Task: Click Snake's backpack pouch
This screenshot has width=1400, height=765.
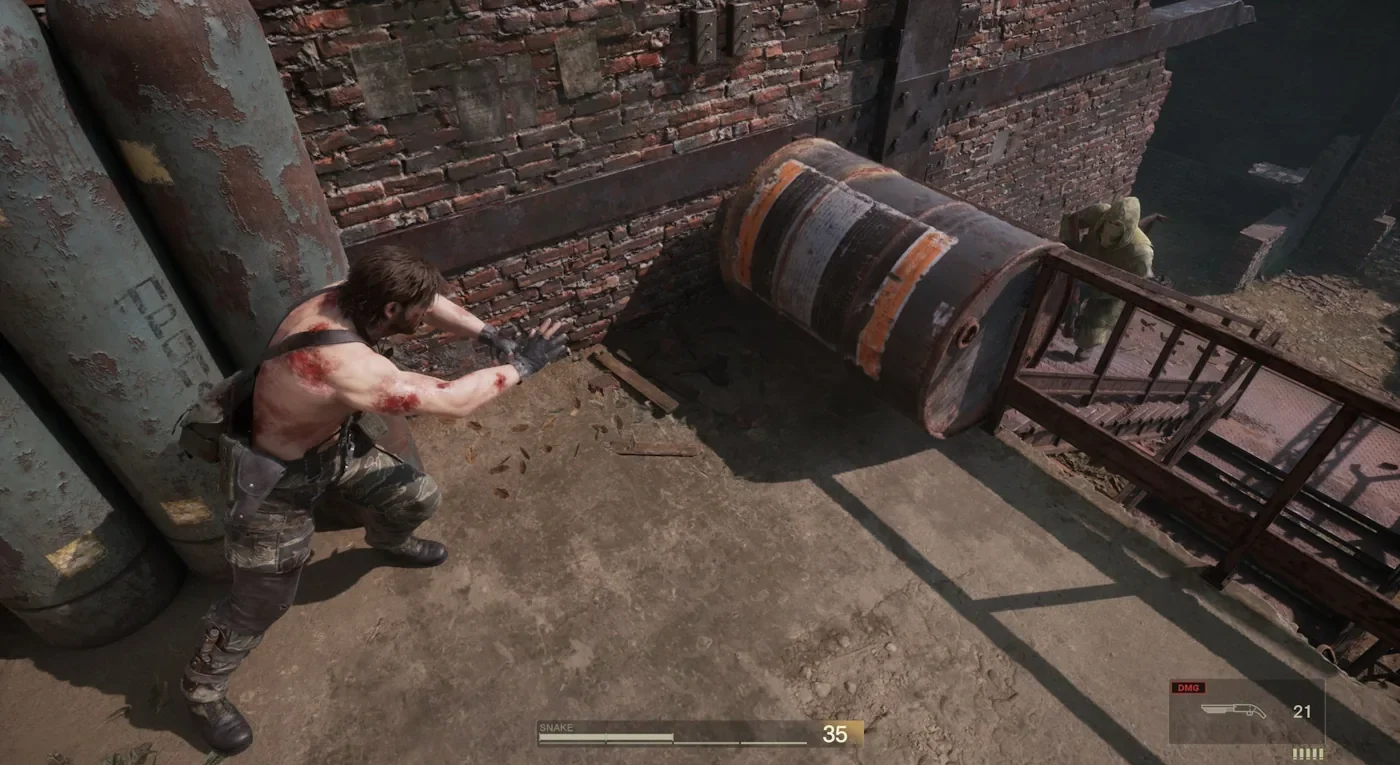Action: pos(210,420)
